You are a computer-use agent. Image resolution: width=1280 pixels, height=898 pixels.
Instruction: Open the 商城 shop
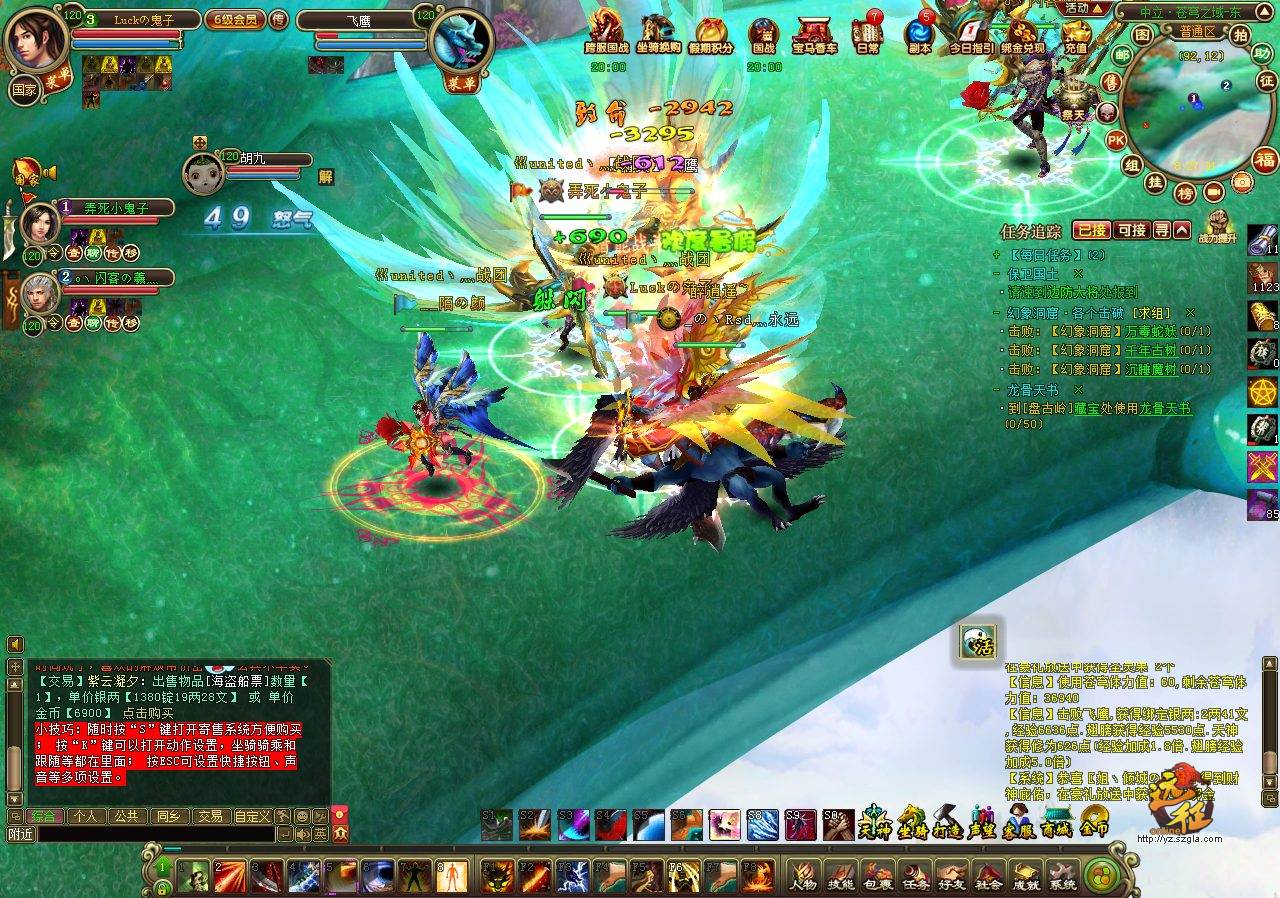pos(1057,821)
